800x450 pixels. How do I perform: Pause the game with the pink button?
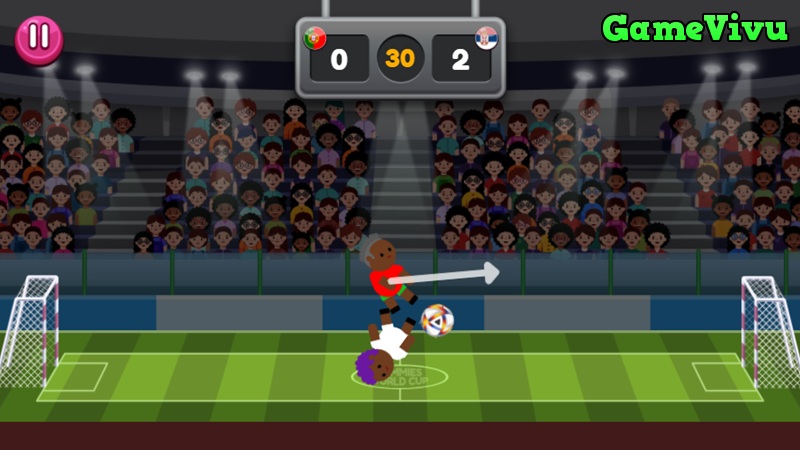(x=39, y=38)
